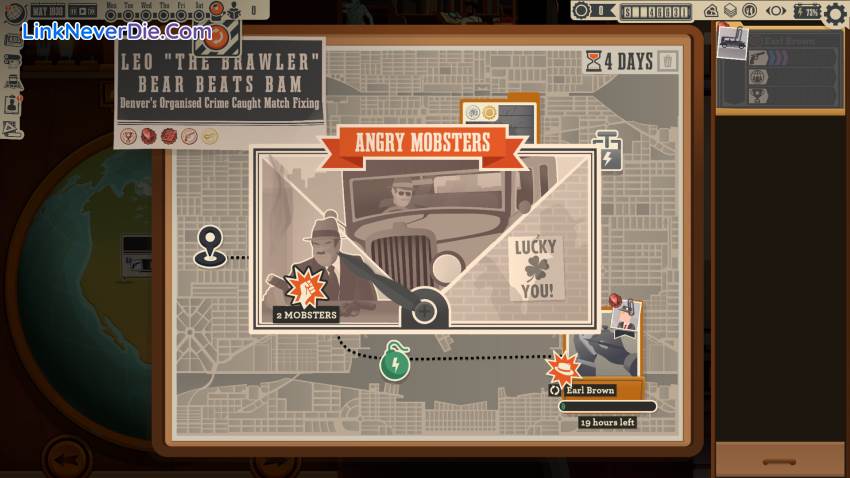The image size is (850, 478).
Task: Click the eye view toggle in top bar
Action: (775, 12)
